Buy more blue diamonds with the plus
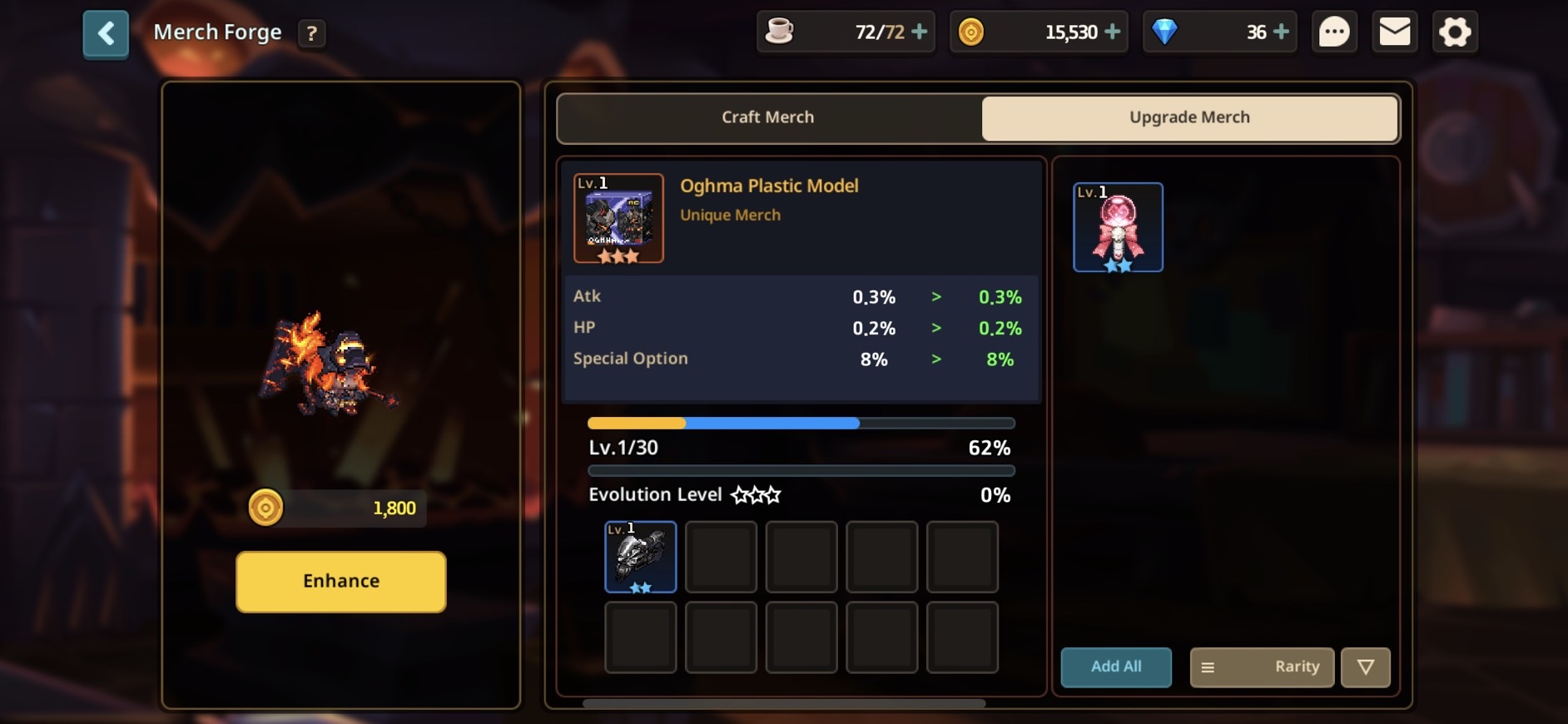The image size is (1568, 724). 1282,32
